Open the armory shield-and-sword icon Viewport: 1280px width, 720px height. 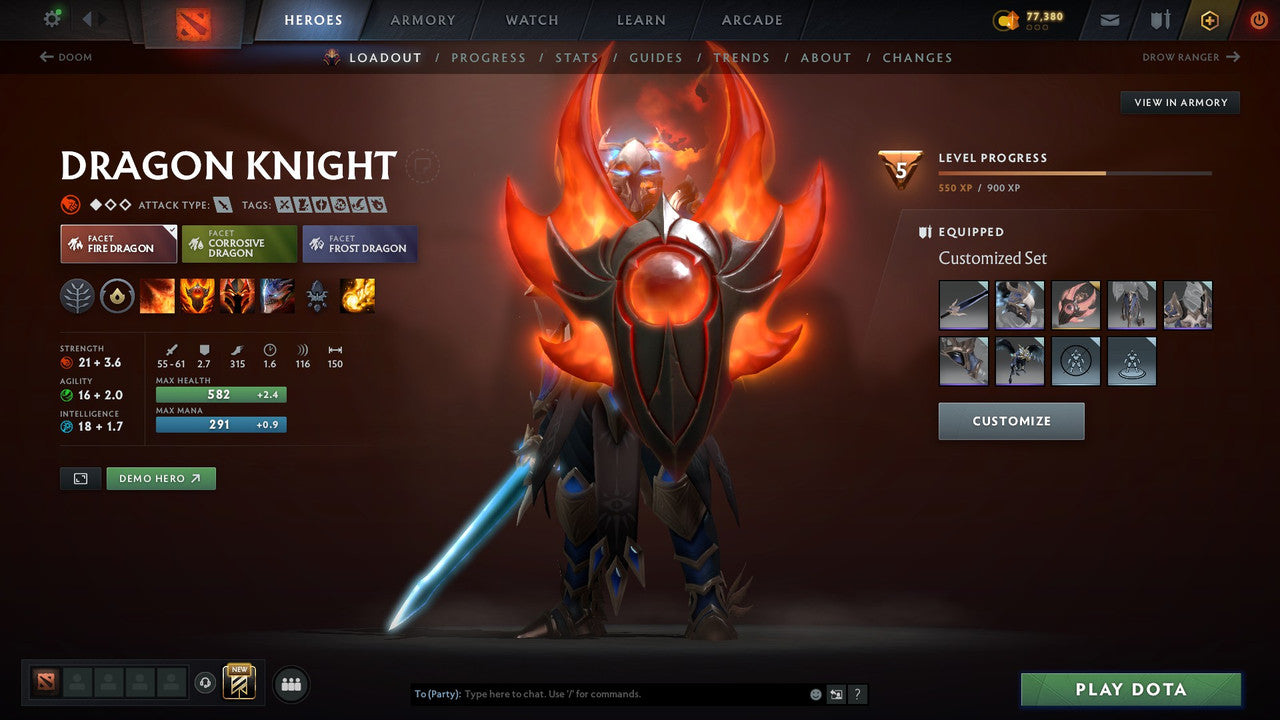pos(1161,19)
